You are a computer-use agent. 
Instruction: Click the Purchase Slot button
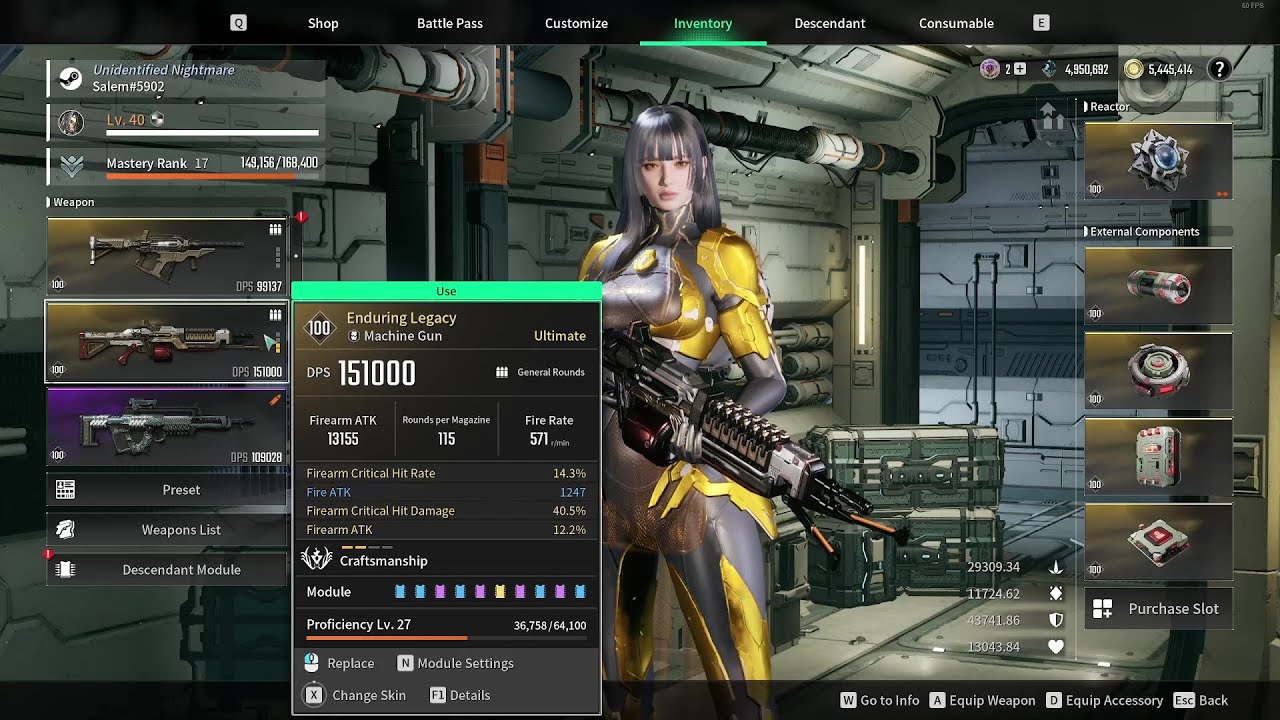pos(1158,608)
